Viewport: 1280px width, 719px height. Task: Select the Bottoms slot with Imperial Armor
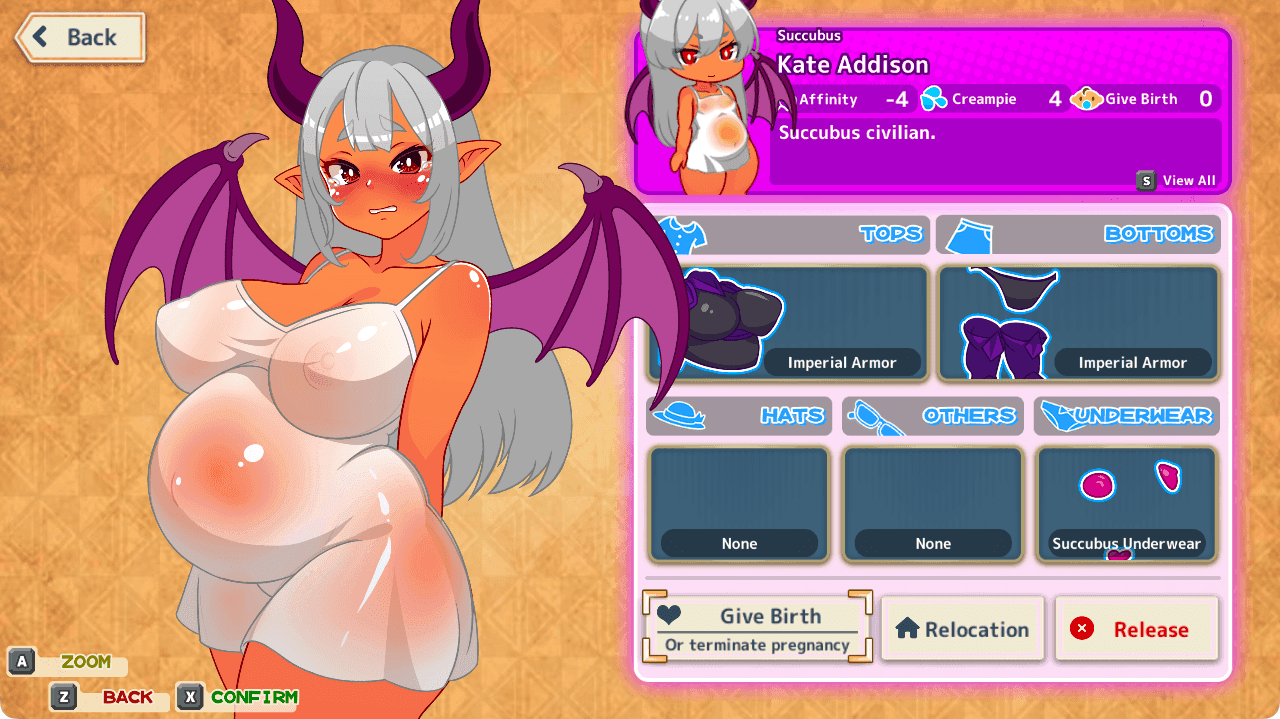coord(1078,323)
